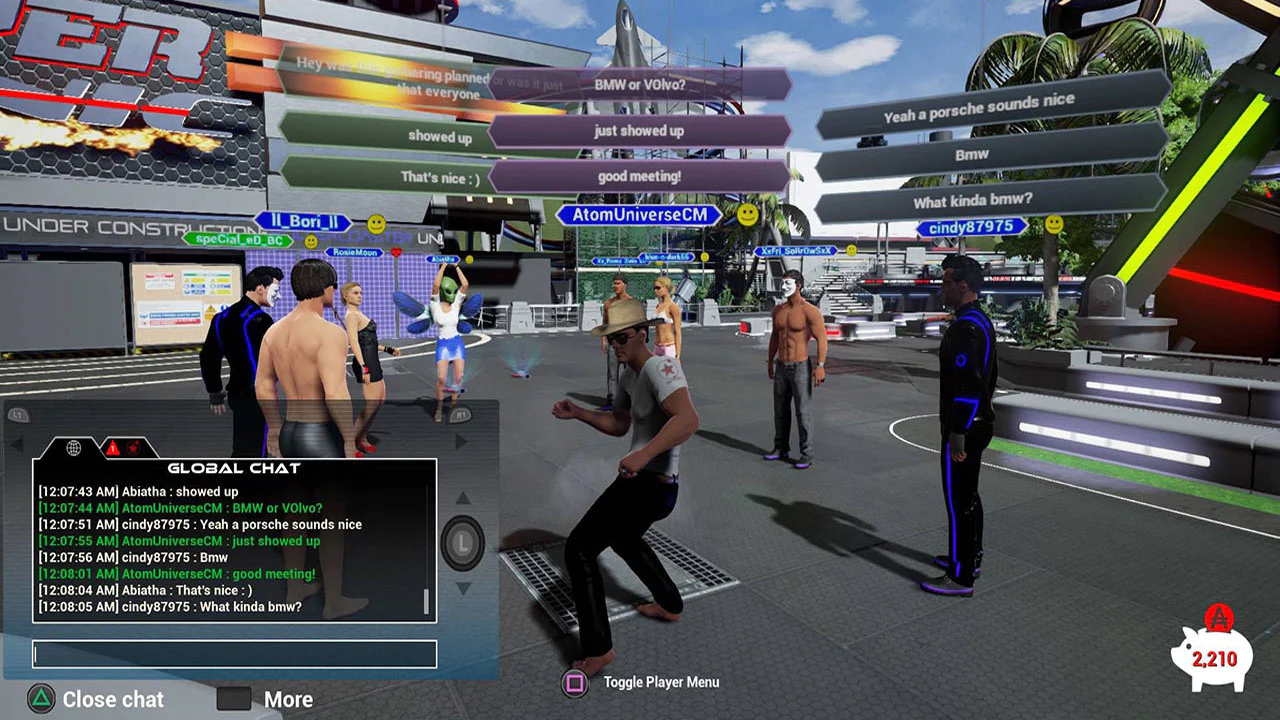
Task: Click the piggy bank currency icon
Action: click(x=1213, y=660)
